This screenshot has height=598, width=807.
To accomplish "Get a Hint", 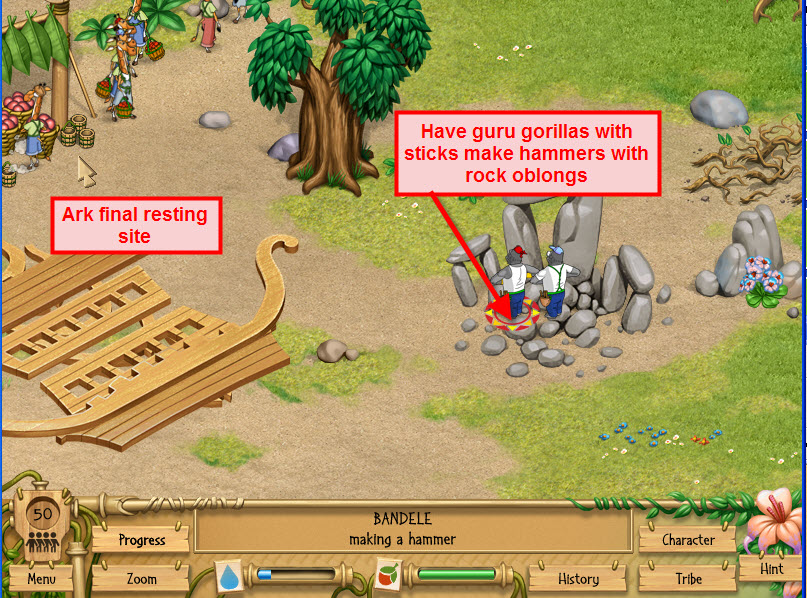I will 771,568.
